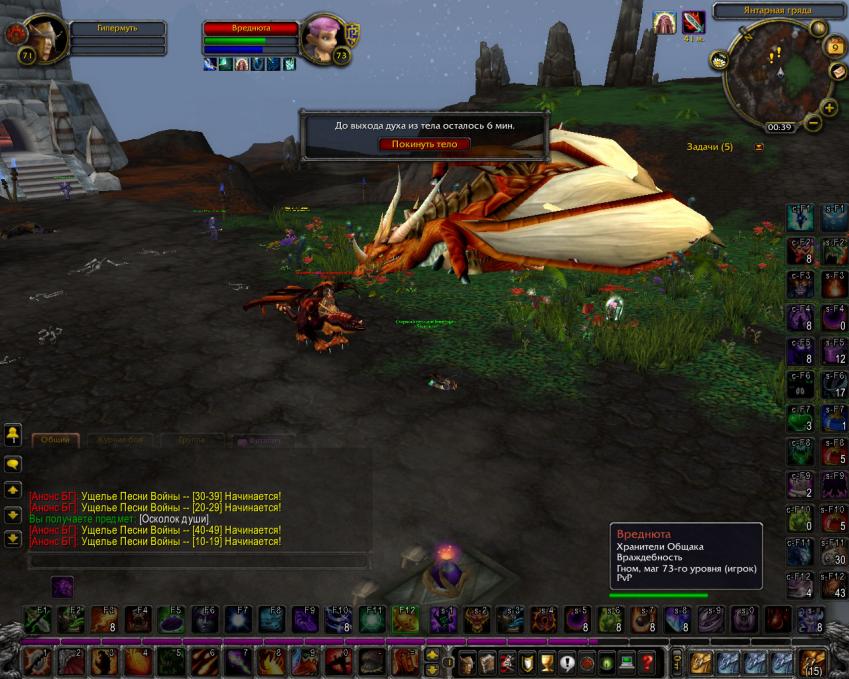Click the red "Покинуть тело" button
This screenshot has width=849, height=679.
point(424,144)
